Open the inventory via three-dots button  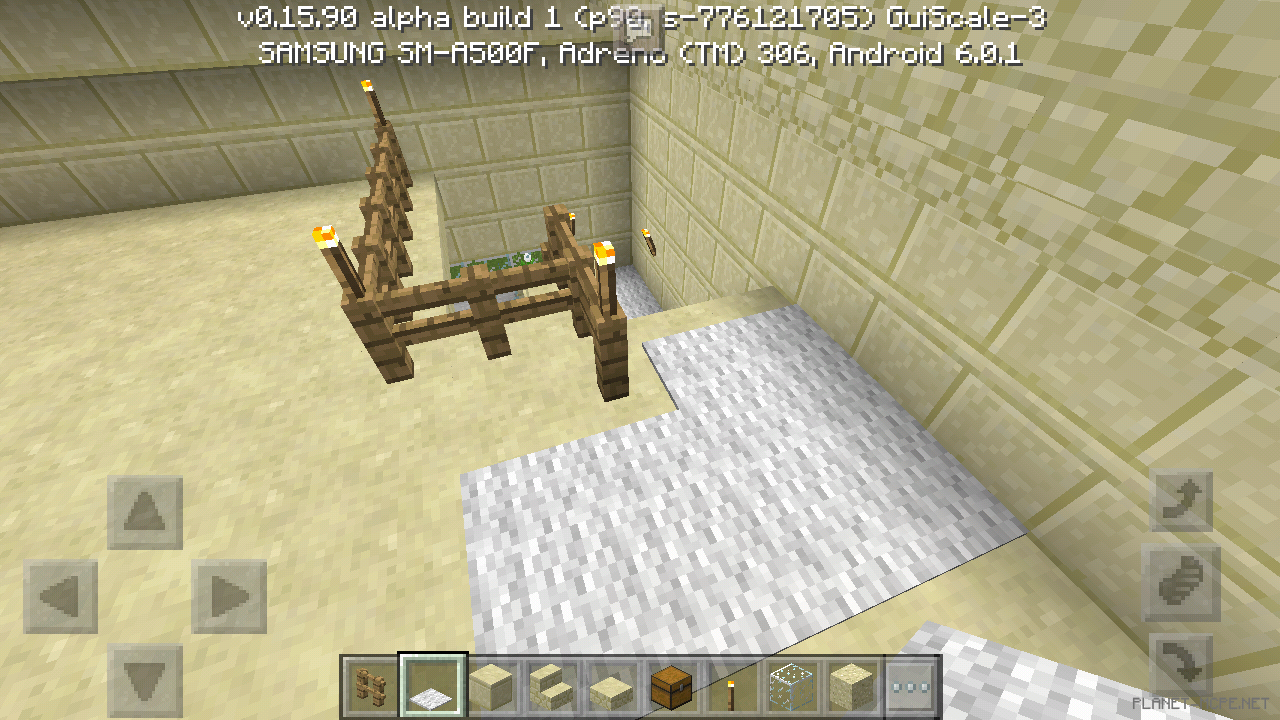coord(910,687)
